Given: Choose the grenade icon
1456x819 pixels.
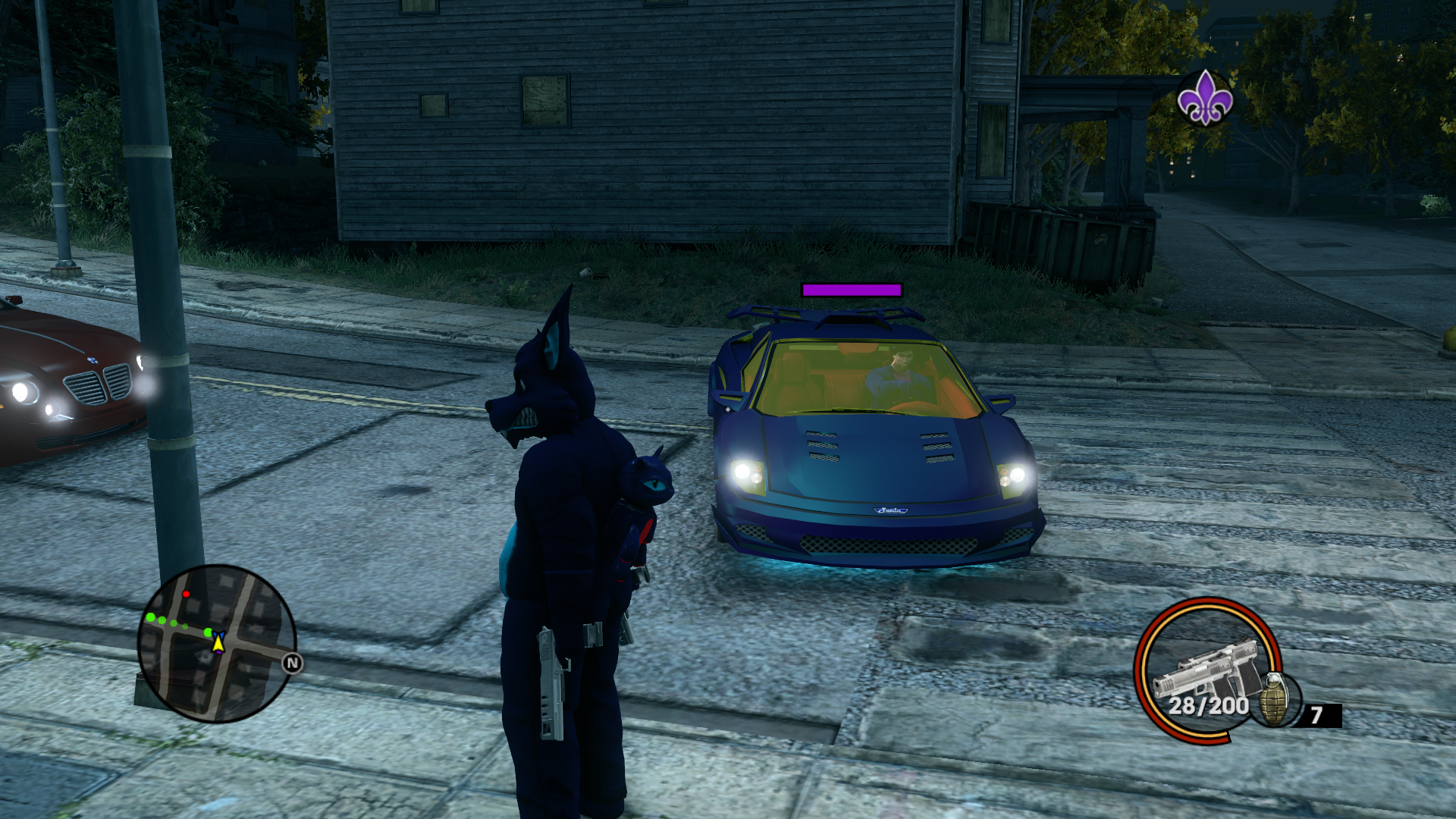Looking at the screenshot, I should point(1274,699).
